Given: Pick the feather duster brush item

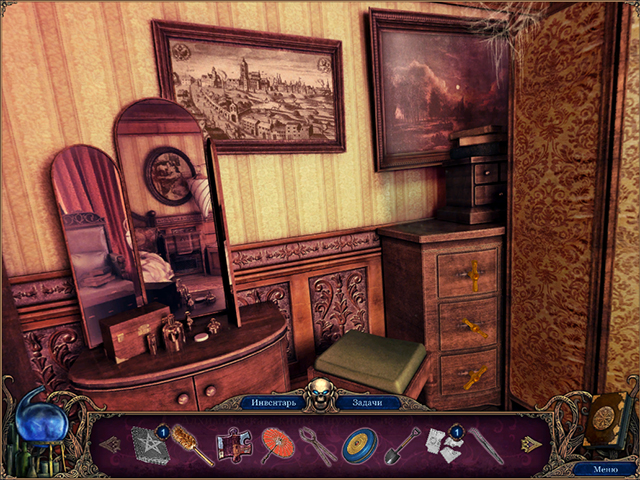Looking at the screenshot, I should click(x=191, y=444).
